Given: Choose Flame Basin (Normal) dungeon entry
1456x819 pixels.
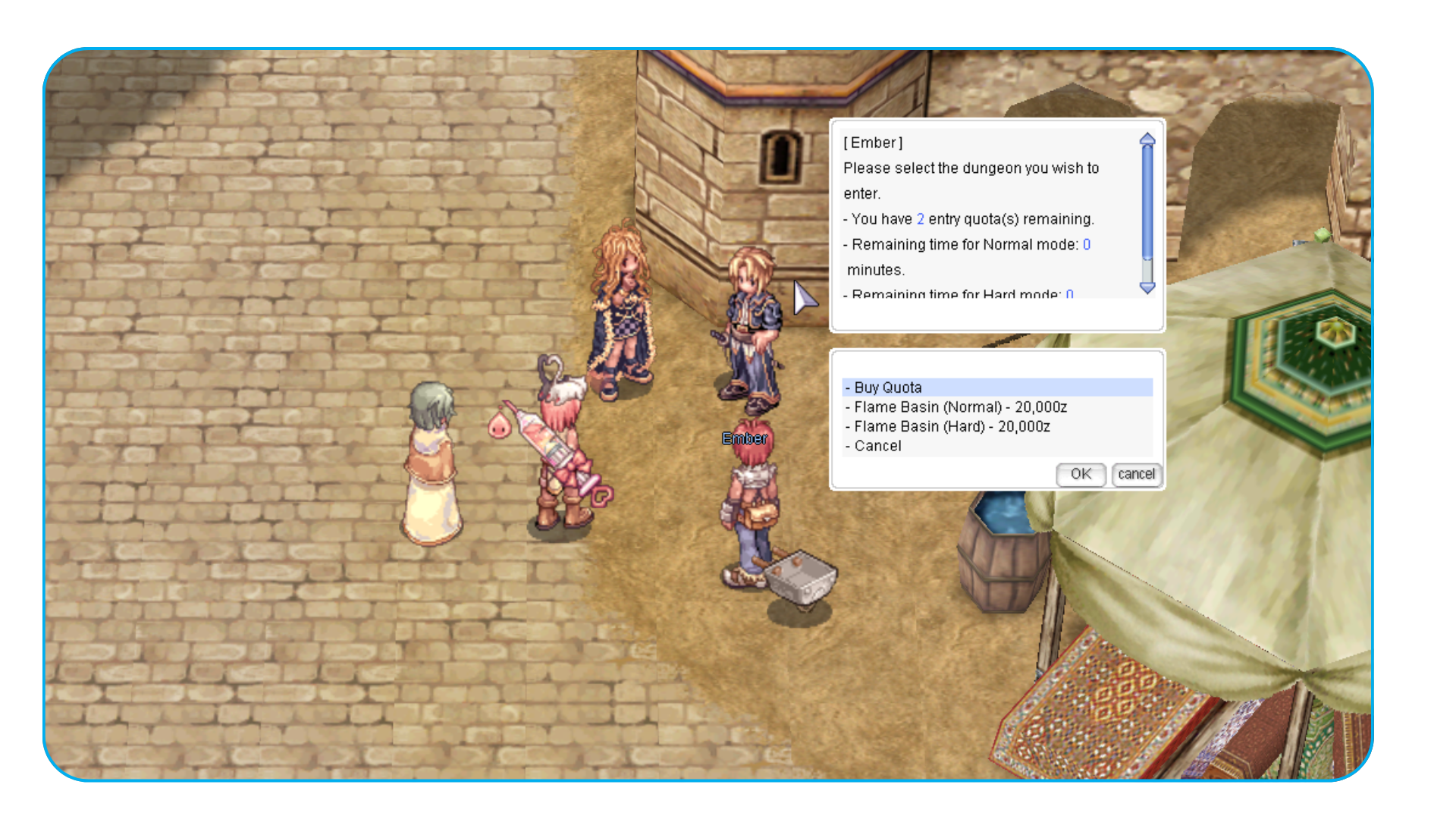Looking at the screenshot, I should tap(960, 407).
